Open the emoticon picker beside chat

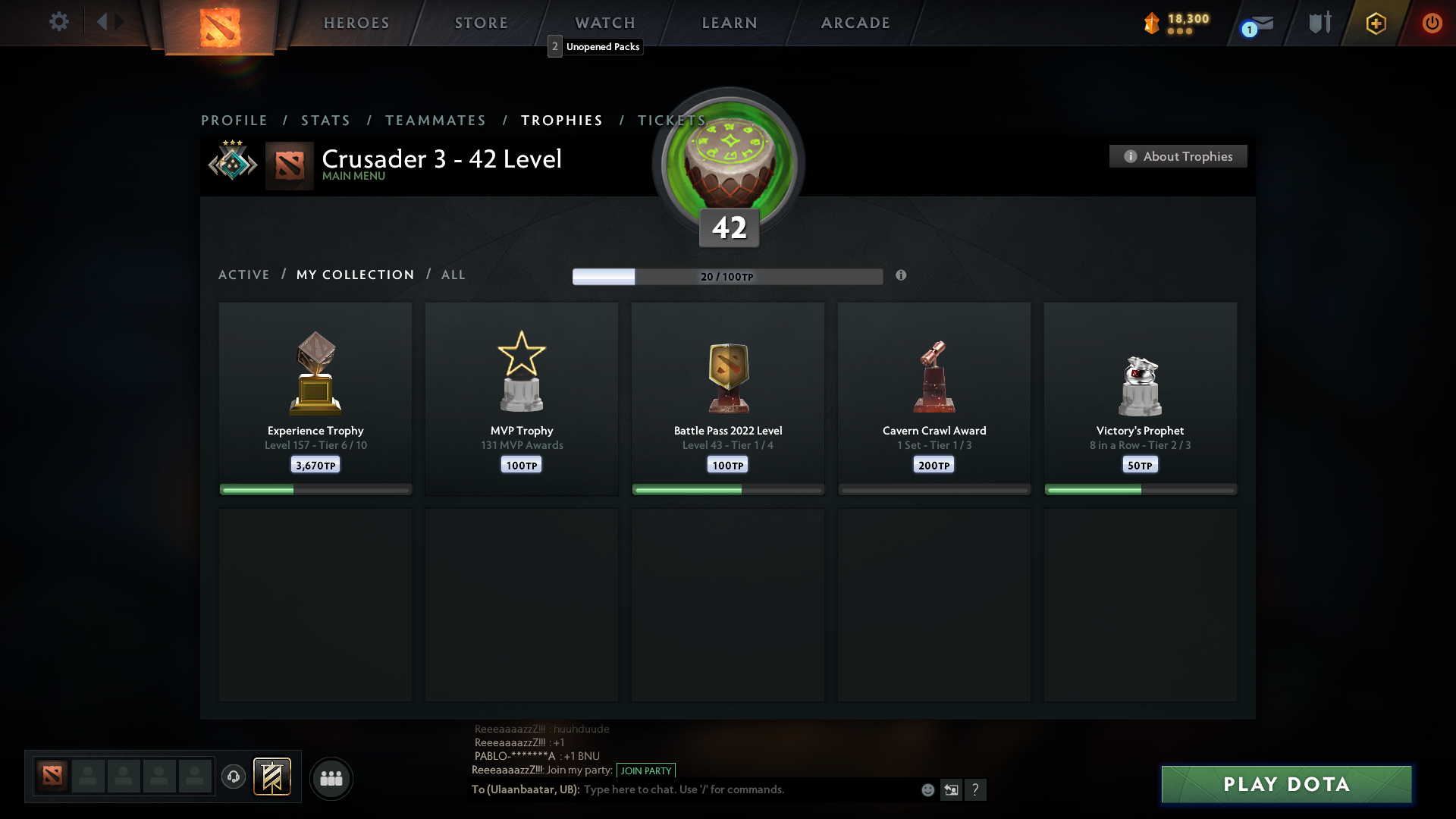tap(927, 789)
